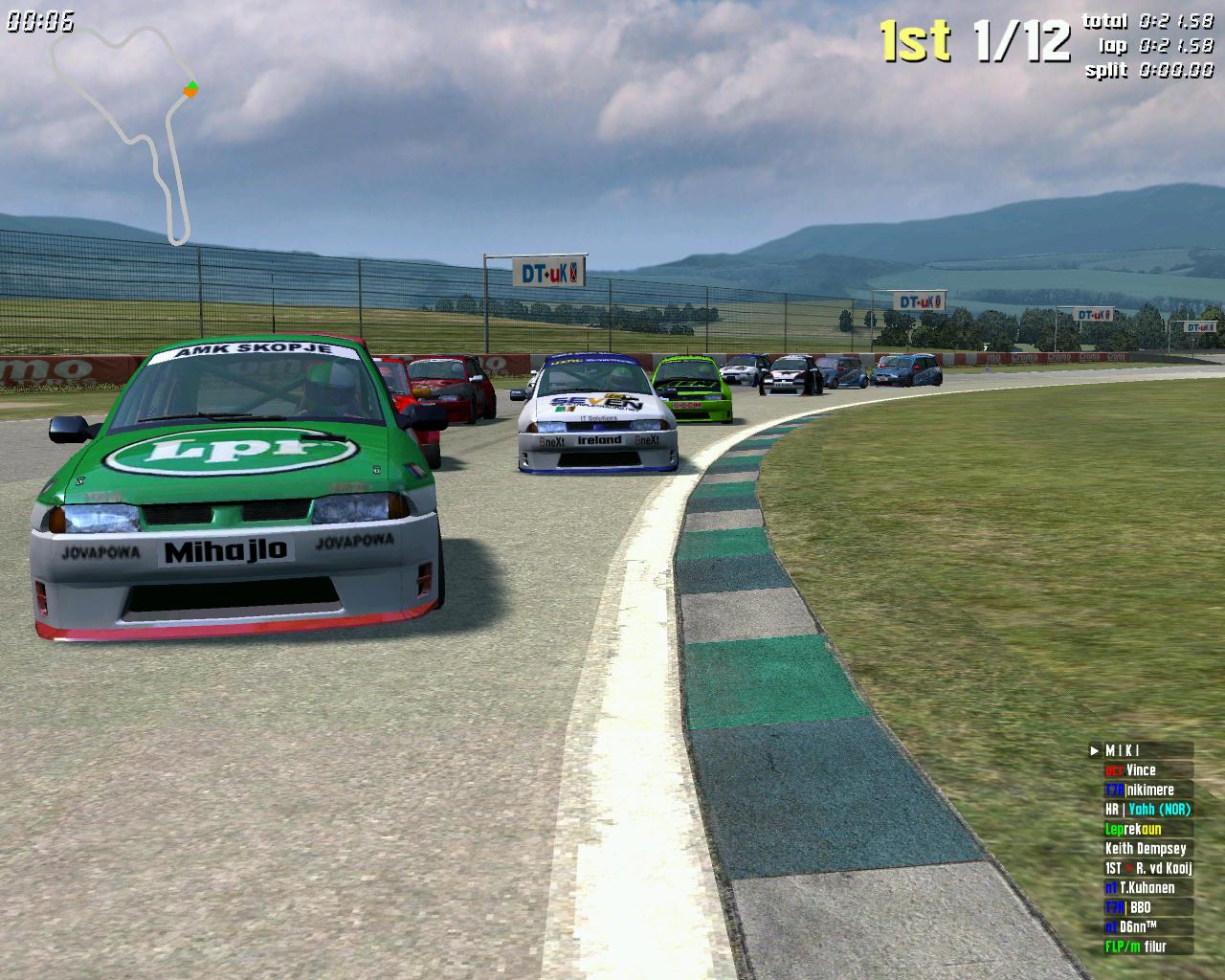Choose Keith Dempsey from the driver list
This screenshot has width=1225, height=980.
tap(1146, 849)
